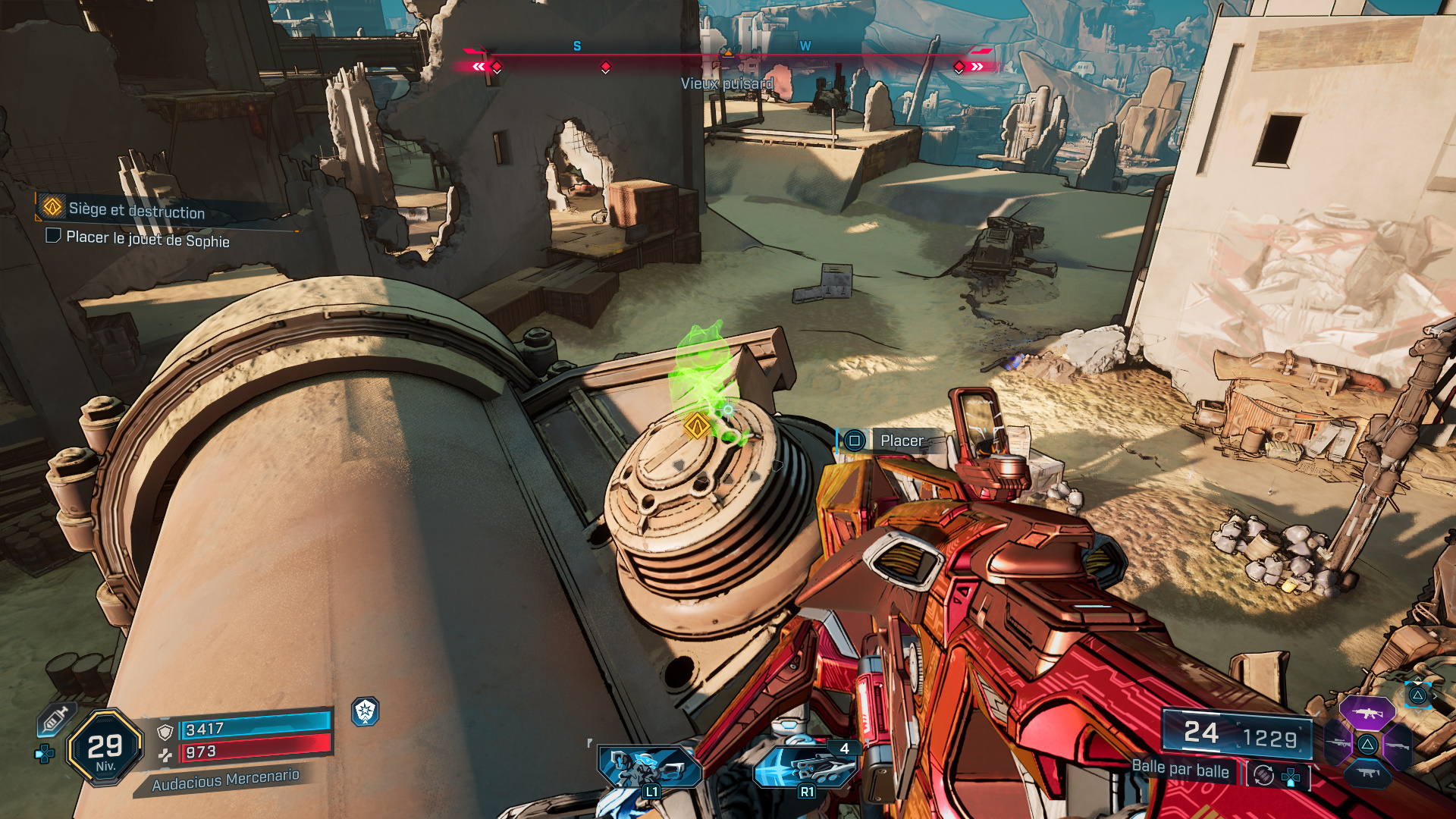Select the sniper rifle slot on the weapon wheel
The width and height of the screenshot is (1456, 819).
(1337, 742)
